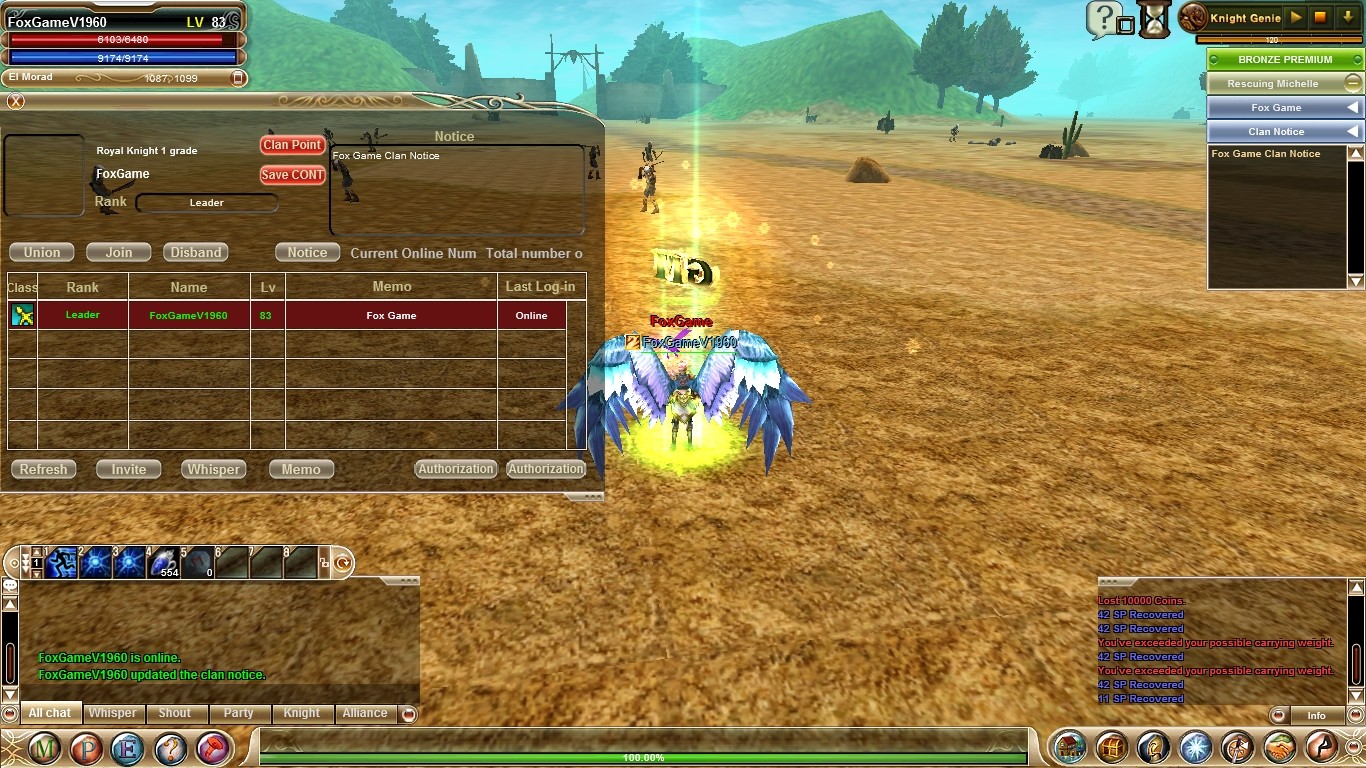This screenshot has height=768, width=1366.
Task: Open the Clan Point button
Action: point(292,145)
